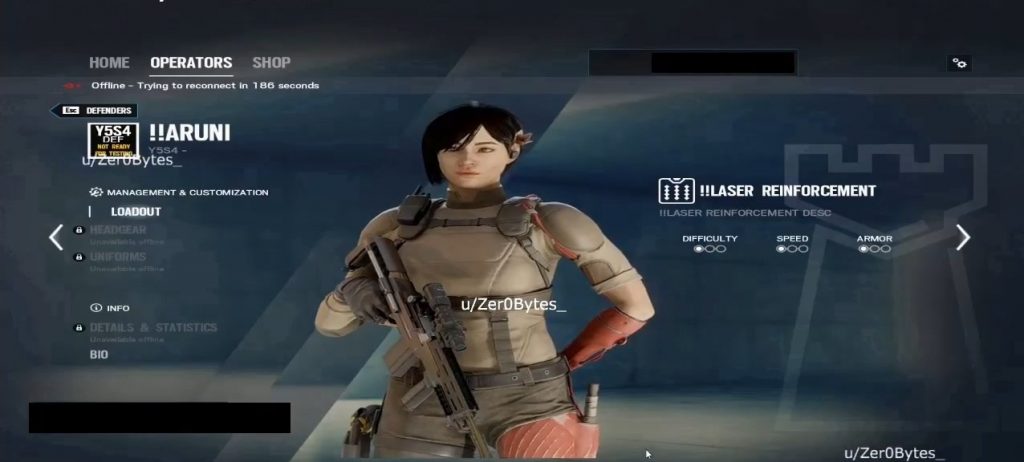Select the OPERATORS tab
Screen dimensions: 1024x462
(191, 63)
